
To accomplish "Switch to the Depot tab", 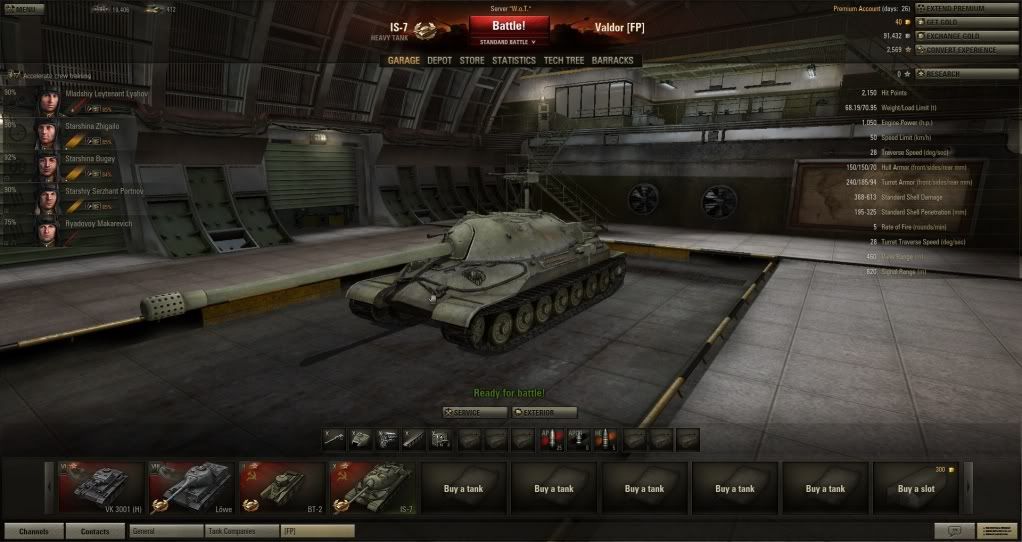I will click(439, 60).
